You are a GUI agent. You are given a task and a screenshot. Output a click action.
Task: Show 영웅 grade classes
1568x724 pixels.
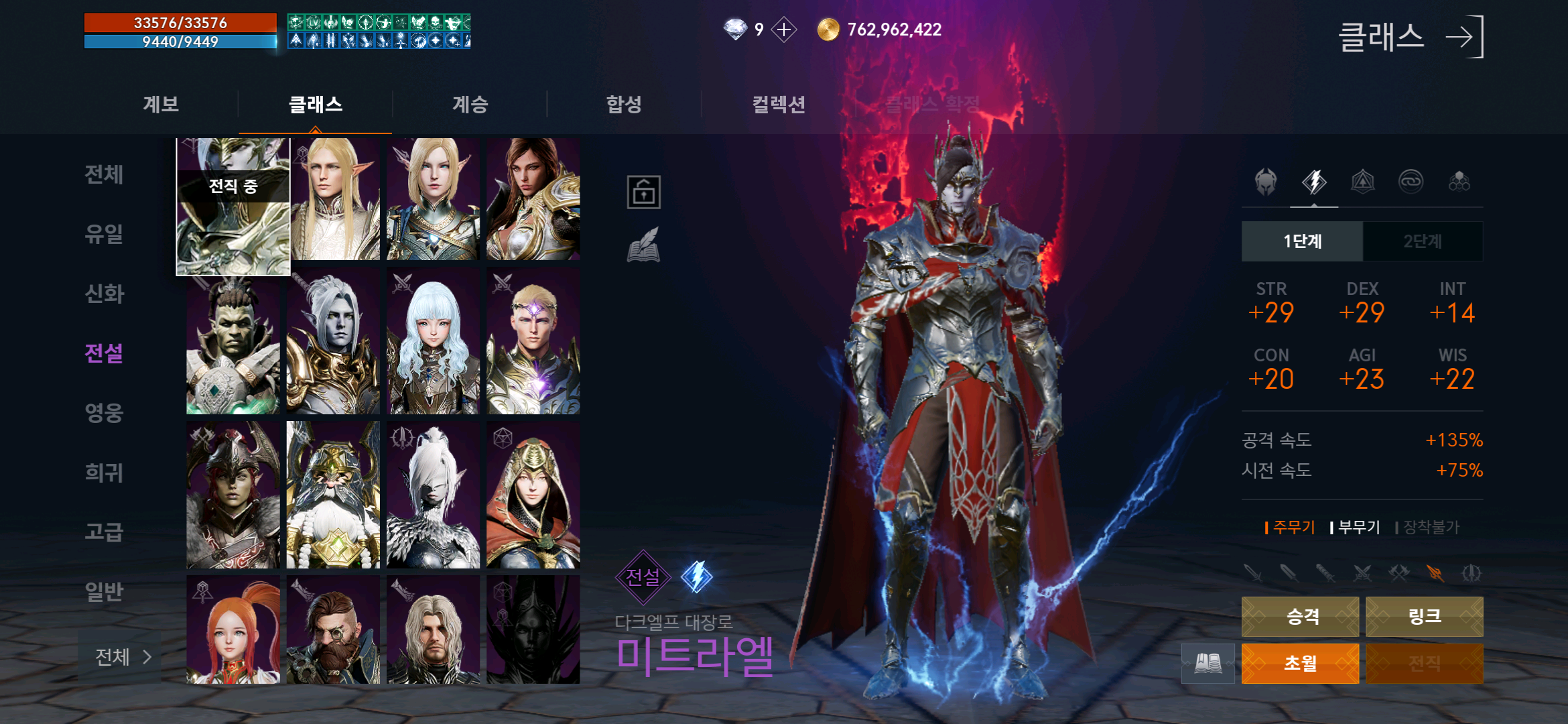[x=105, y=413]
